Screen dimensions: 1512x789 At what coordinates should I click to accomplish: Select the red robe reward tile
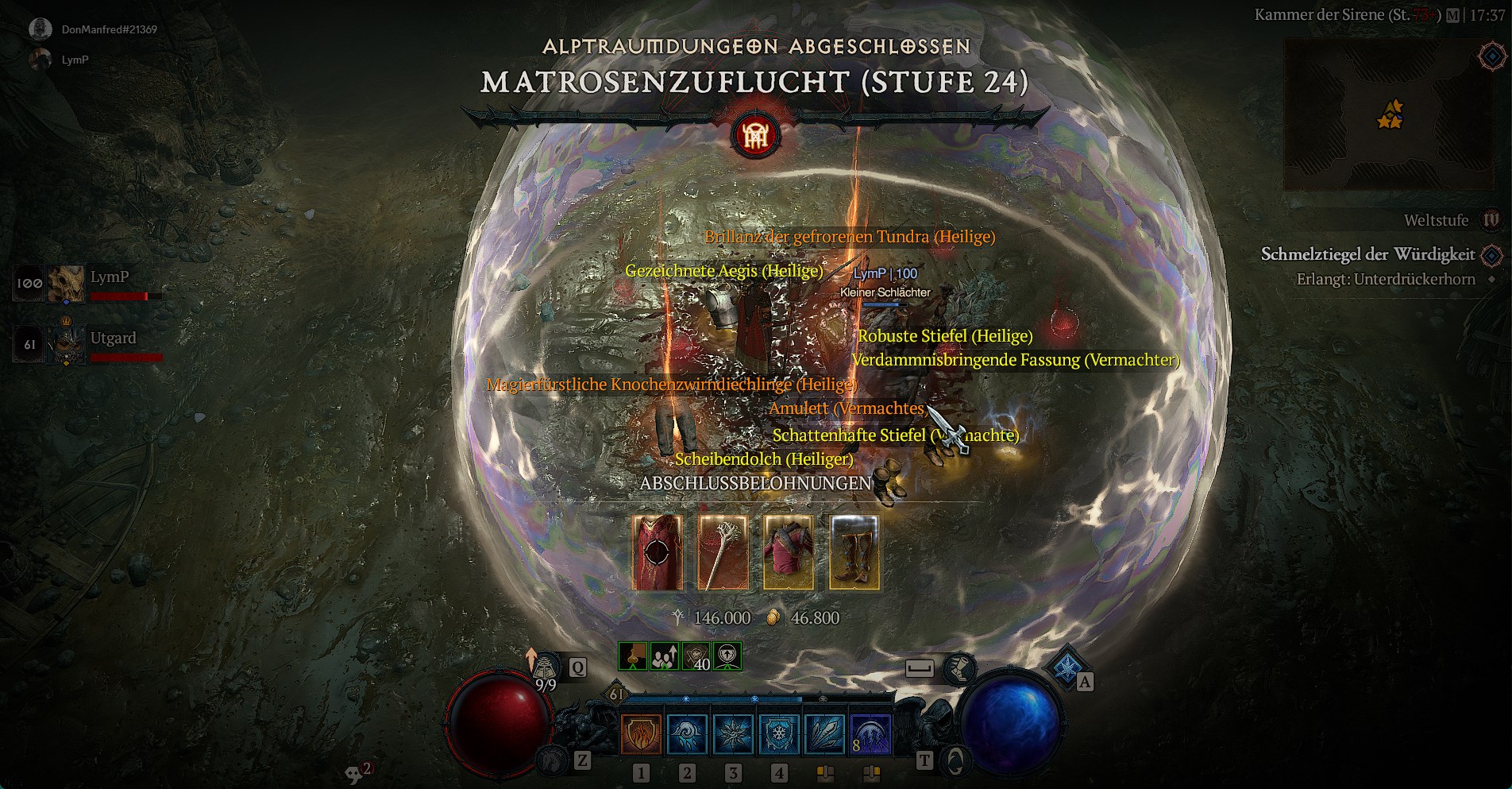[657, 552]
